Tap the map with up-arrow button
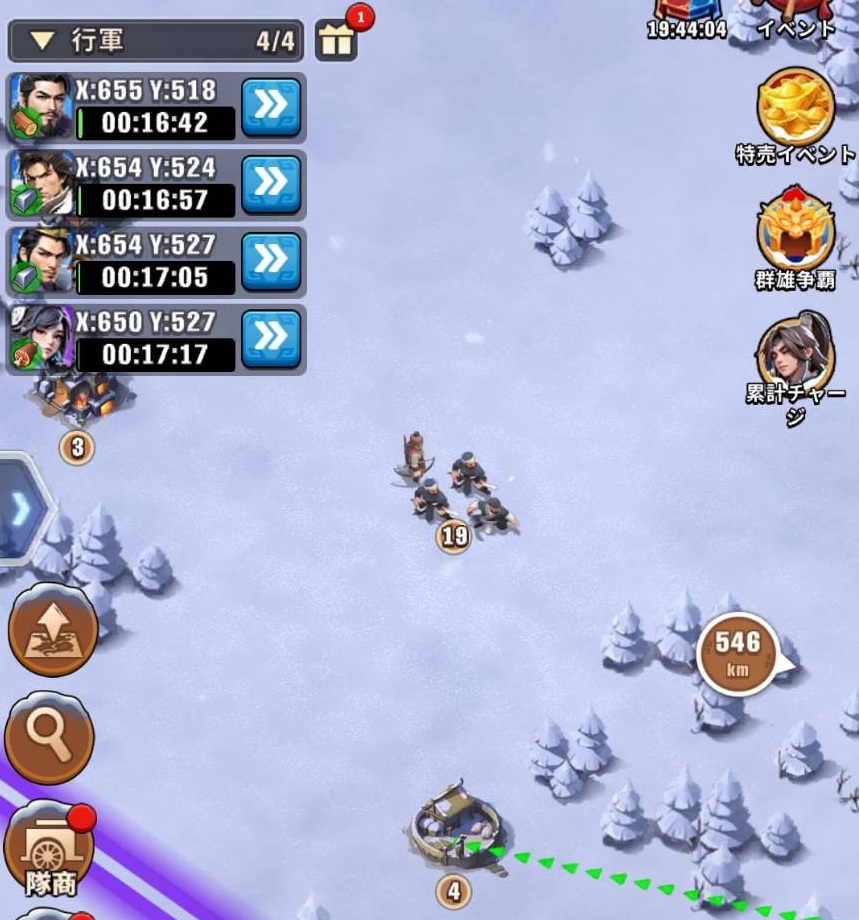This screenshot has height=920, width=859. [x=53, y=629]
